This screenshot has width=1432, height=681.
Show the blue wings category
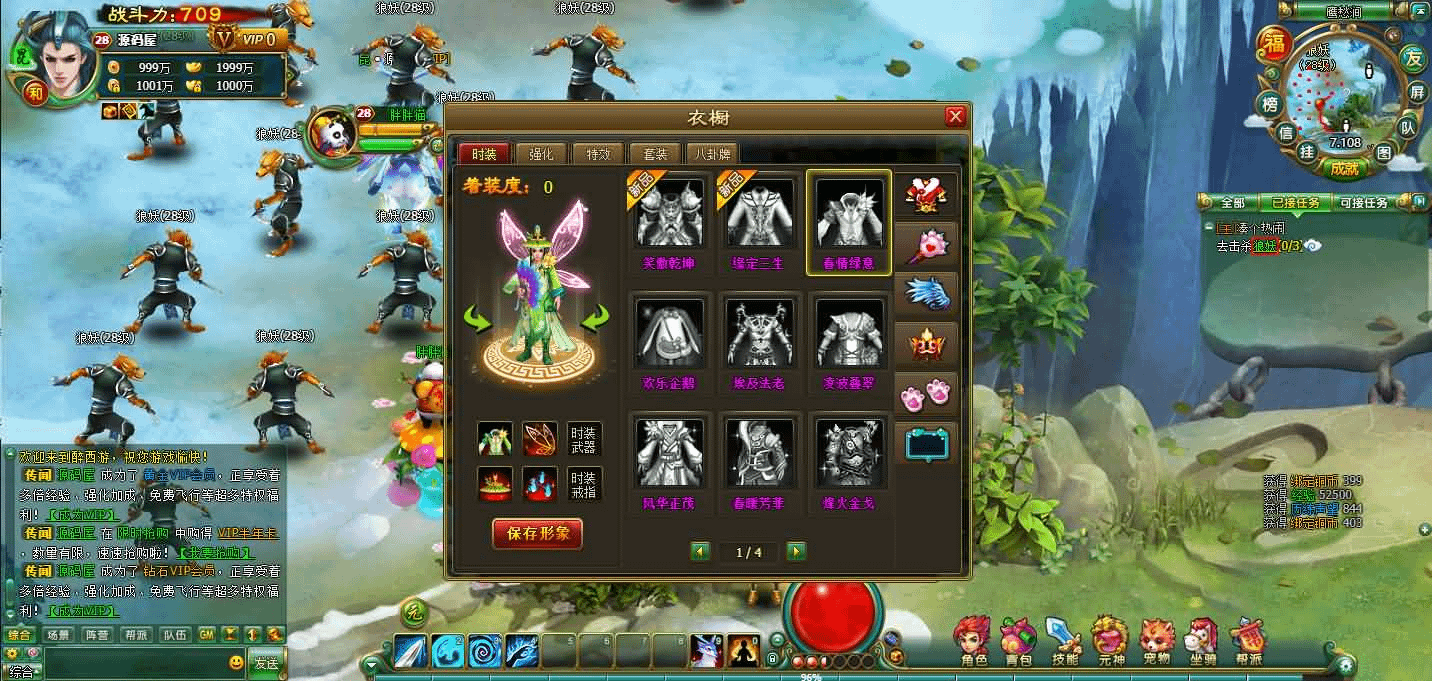pos(925,293)
